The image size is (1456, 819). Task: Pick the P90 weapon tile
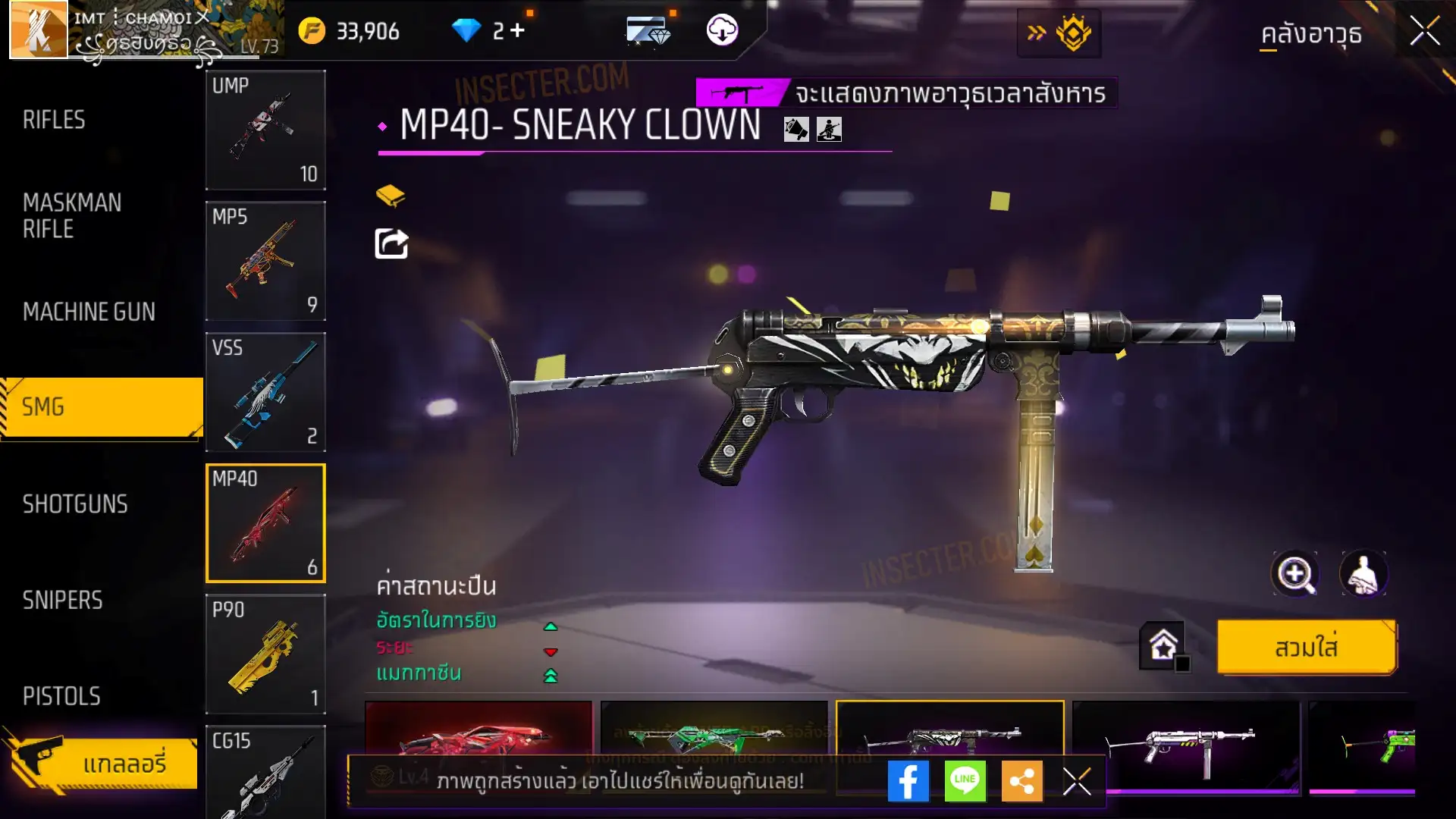tap(265, 654)
